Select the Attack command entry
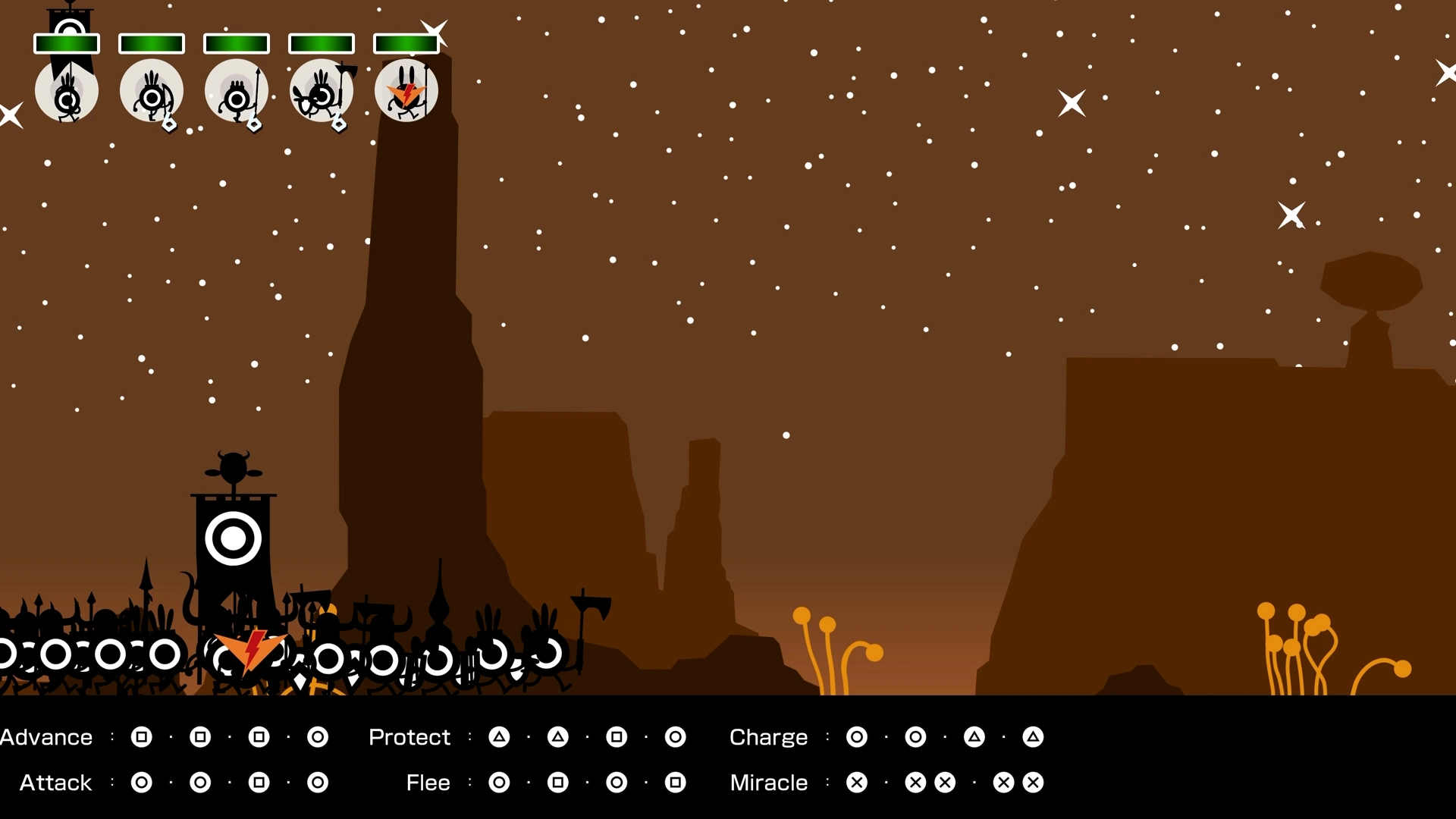 55,783
